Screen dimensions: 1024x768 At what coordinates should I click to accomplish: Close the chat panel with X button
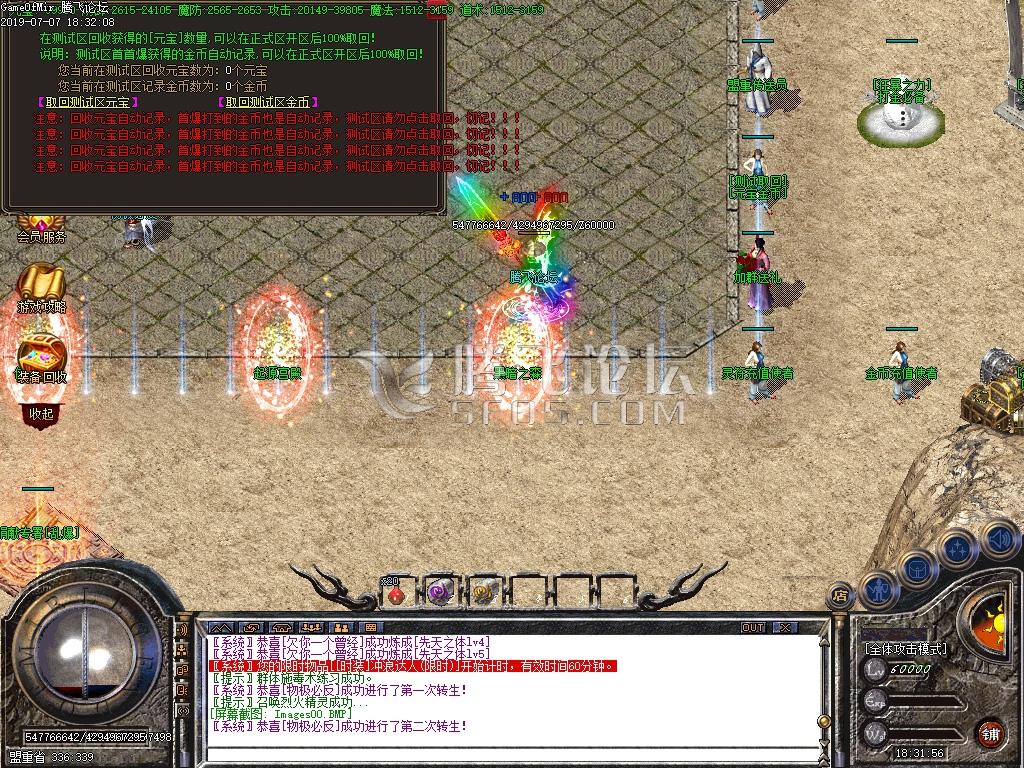click(x=786, y=628)
